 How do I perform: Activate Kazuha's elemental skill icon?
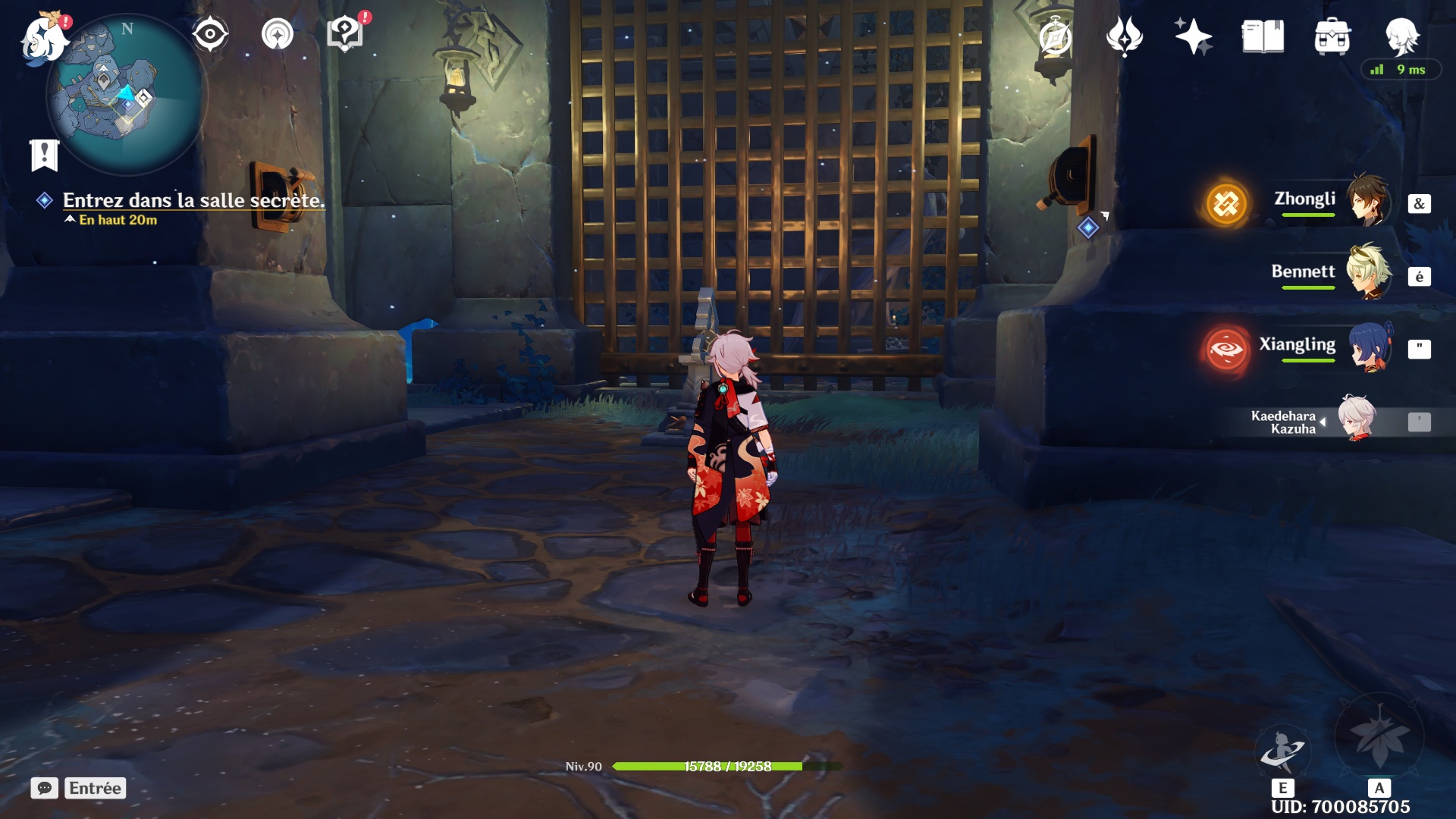1282,749
